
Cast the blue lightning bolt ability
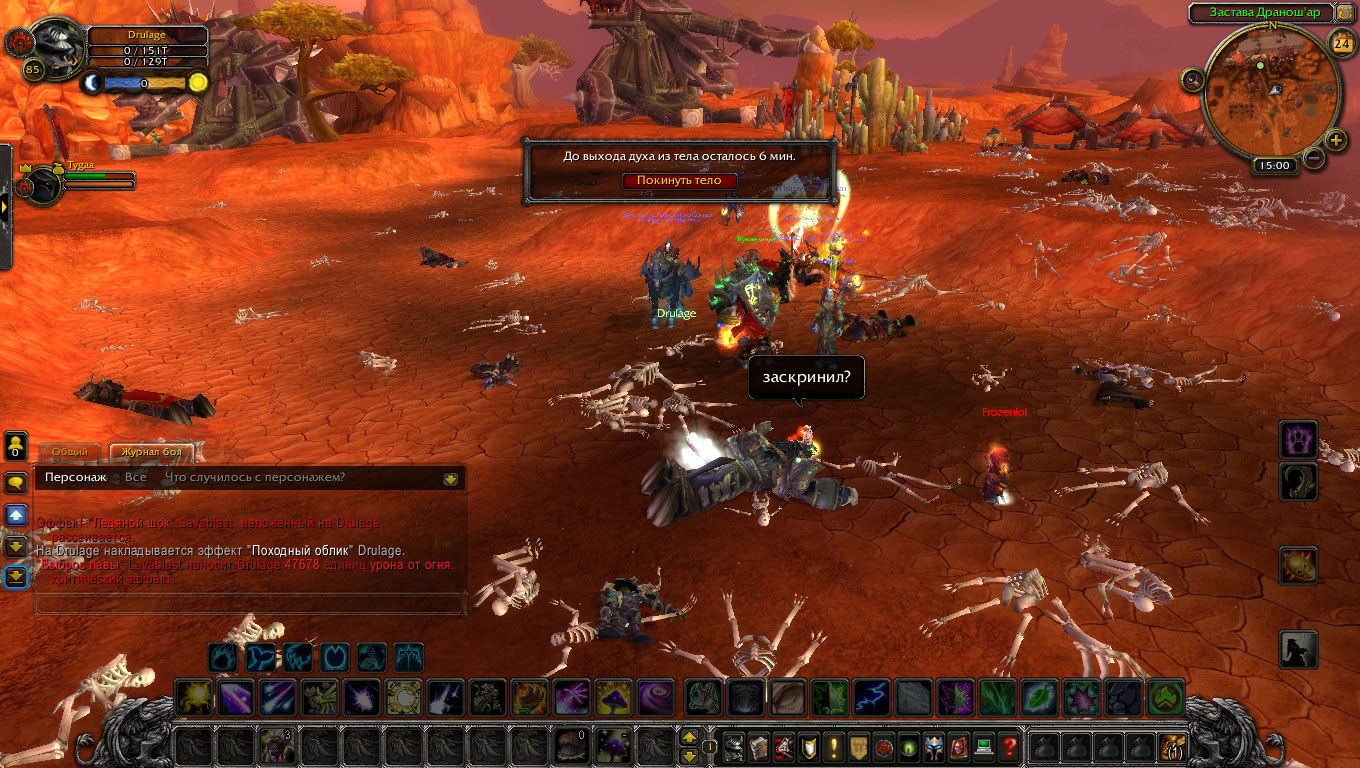pos(869,697)
